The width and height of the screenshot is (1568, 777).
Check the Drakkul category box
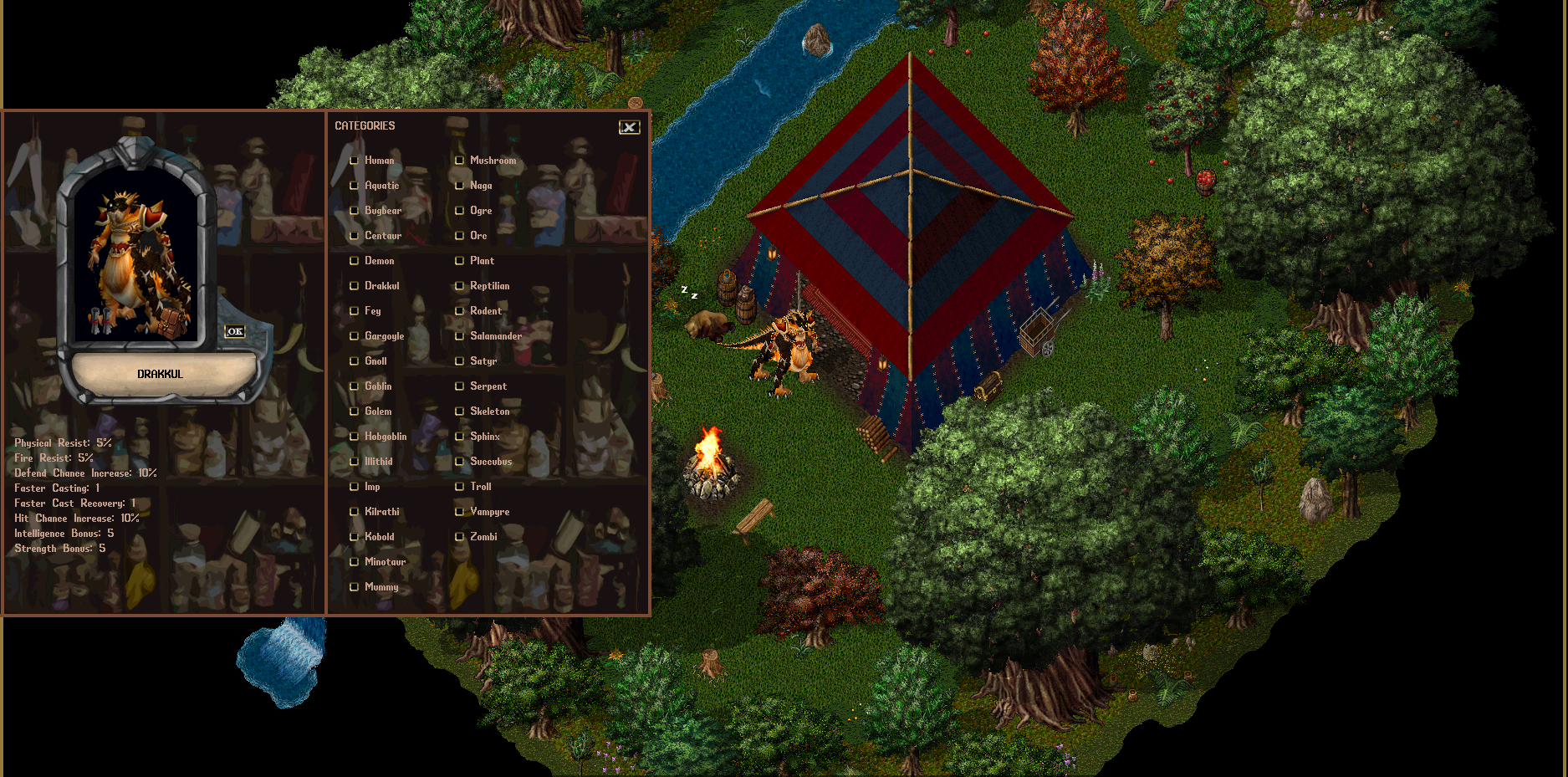point(355,286)
